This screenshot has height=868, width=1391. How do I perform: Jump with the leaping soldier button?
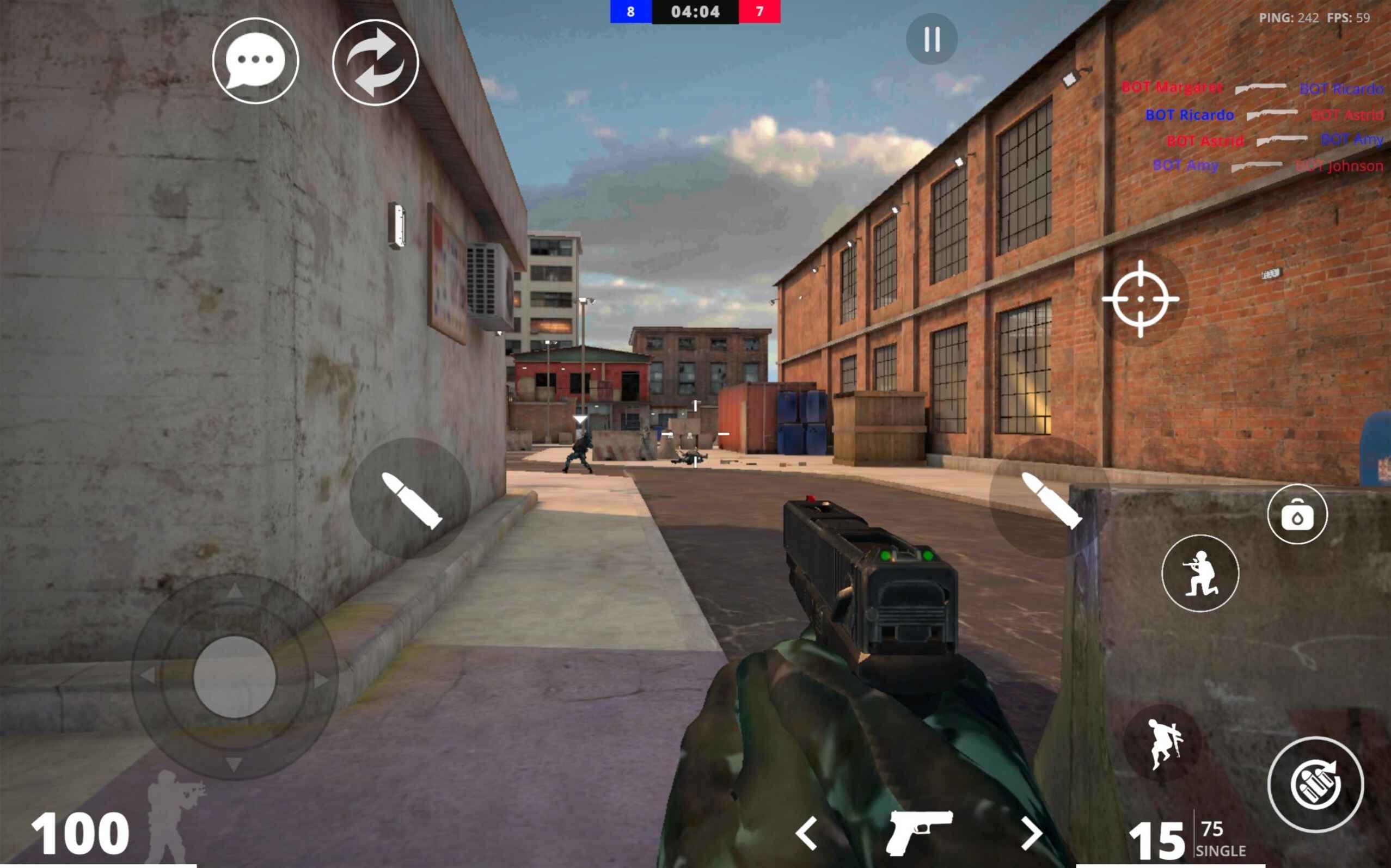pyautogui.click(x=1163, y=743)
